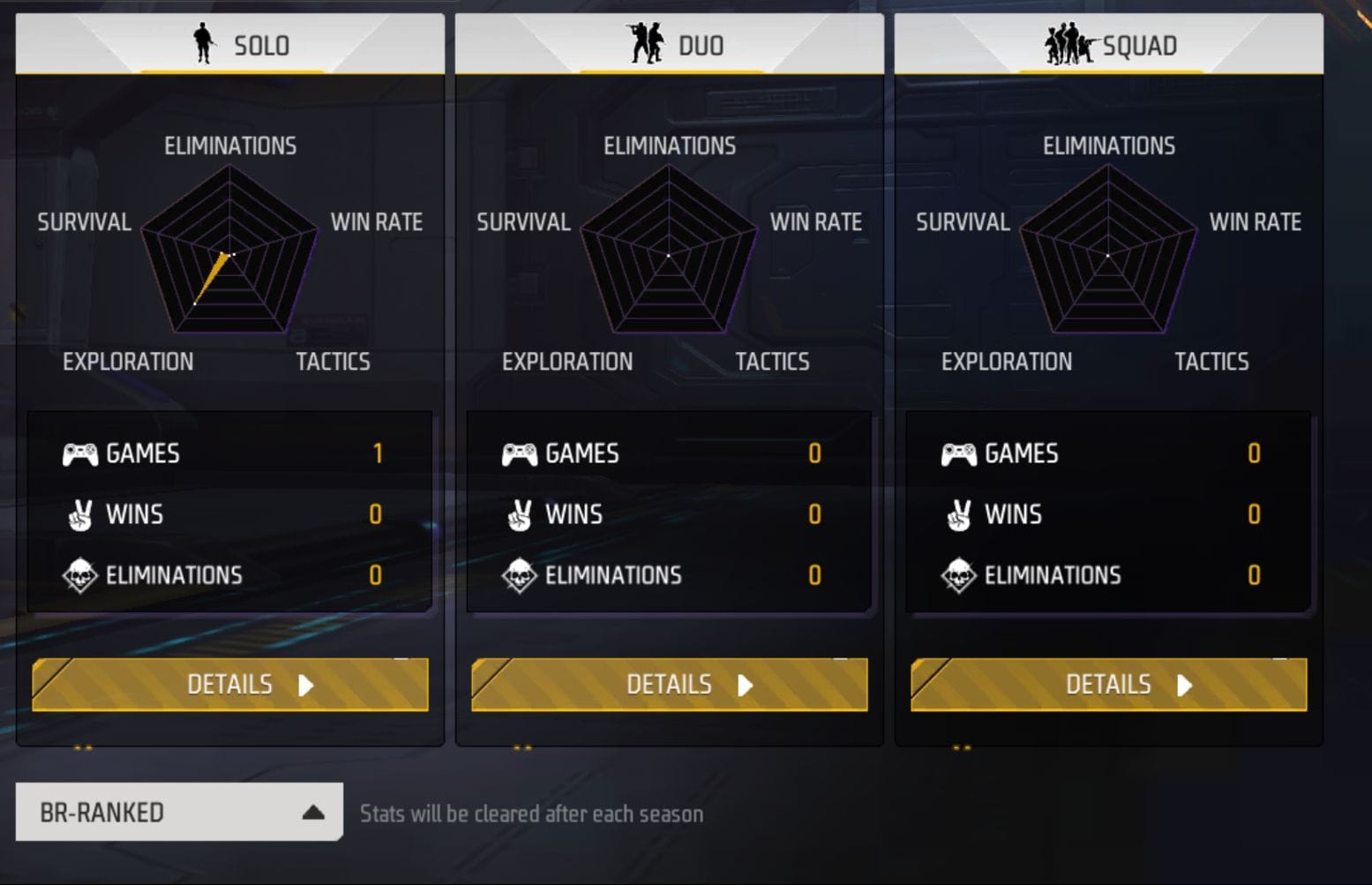This screenshot has width=1372, height=885.
Task: Click the arrow inside the DUO DETAILS button
Action: tap(746, 685)
